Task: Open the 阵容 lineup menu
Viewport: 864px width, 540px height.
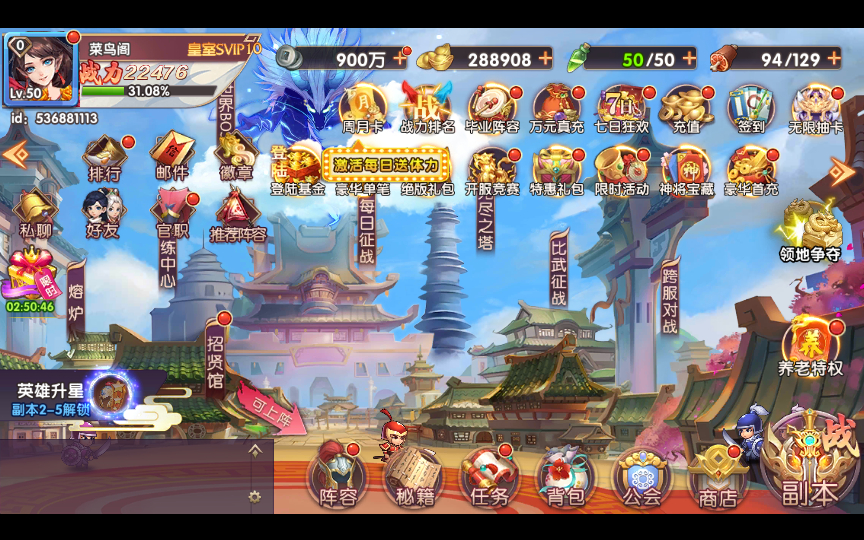Action: coord(337,474)
